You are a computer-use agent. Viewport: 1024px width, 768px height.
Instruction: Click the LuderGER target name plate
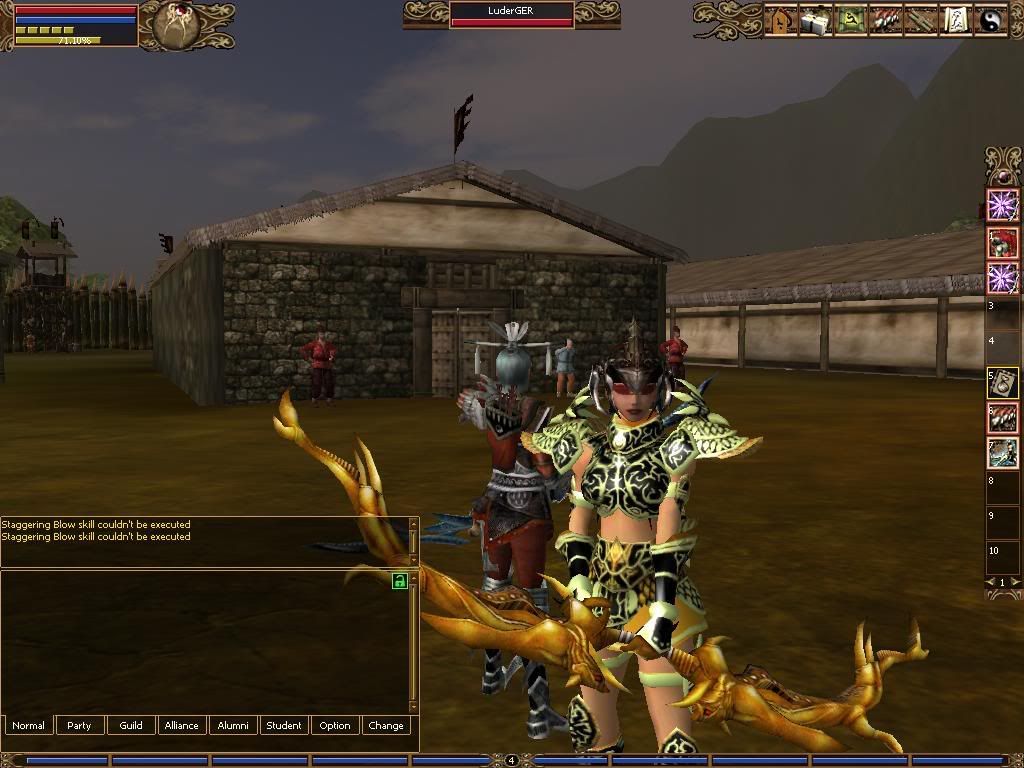[511, 11]
